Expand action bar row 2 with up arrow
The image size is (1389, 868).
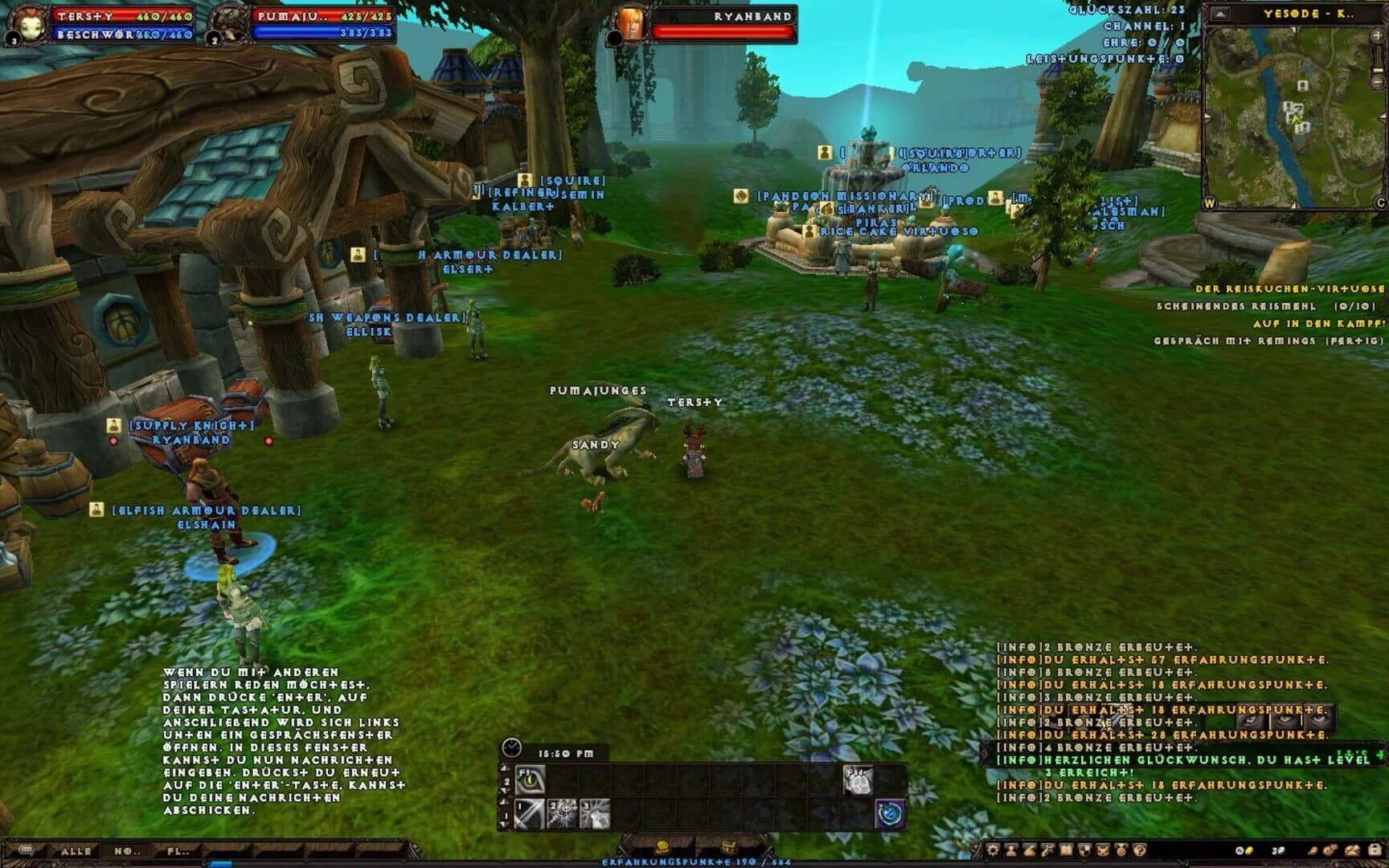pyautogui.click(x=505, y=768)
